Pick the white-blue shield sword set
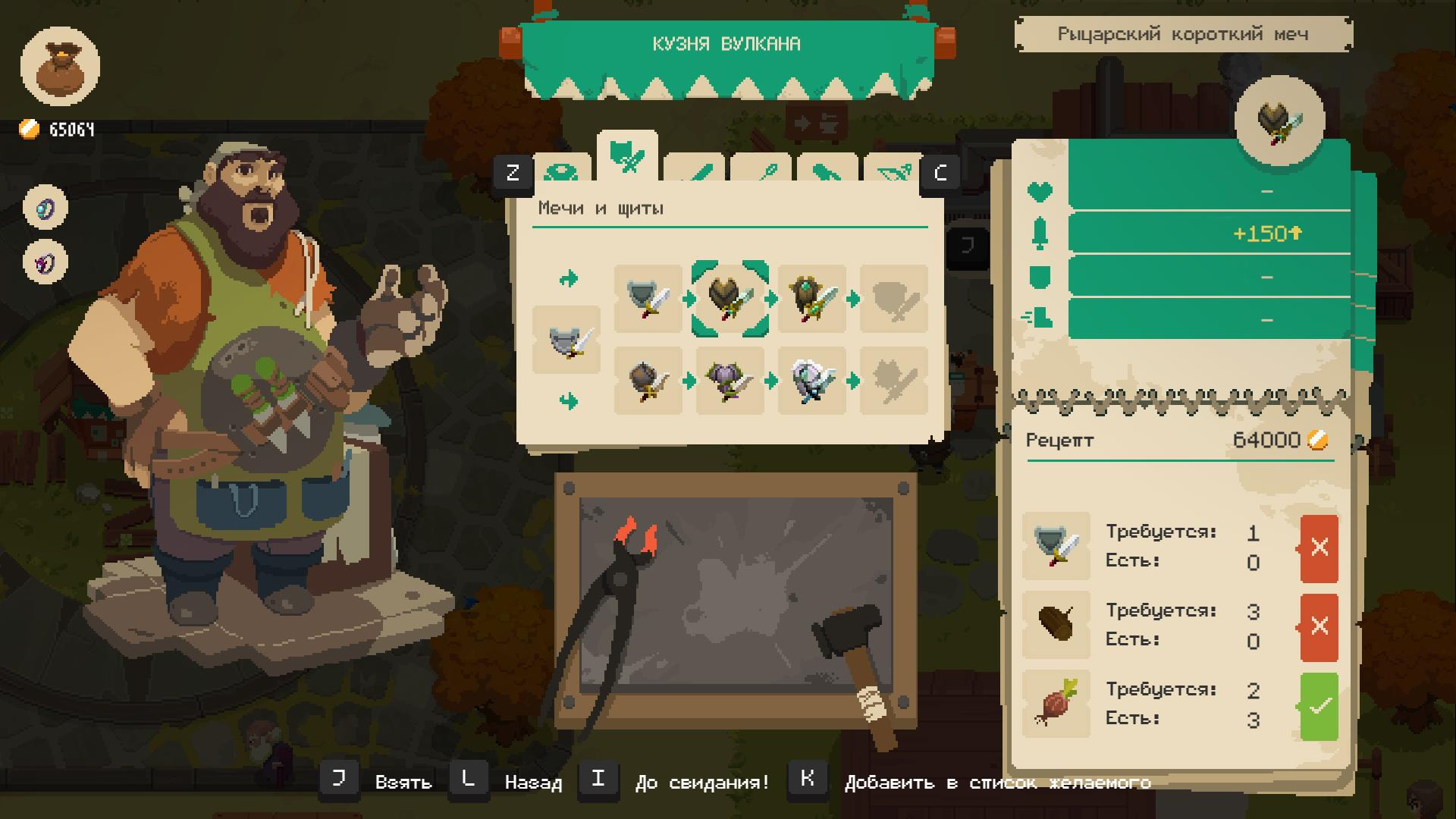Image resolution: width=1456 pixels, height=819 pixels. (x=811, y=380)
